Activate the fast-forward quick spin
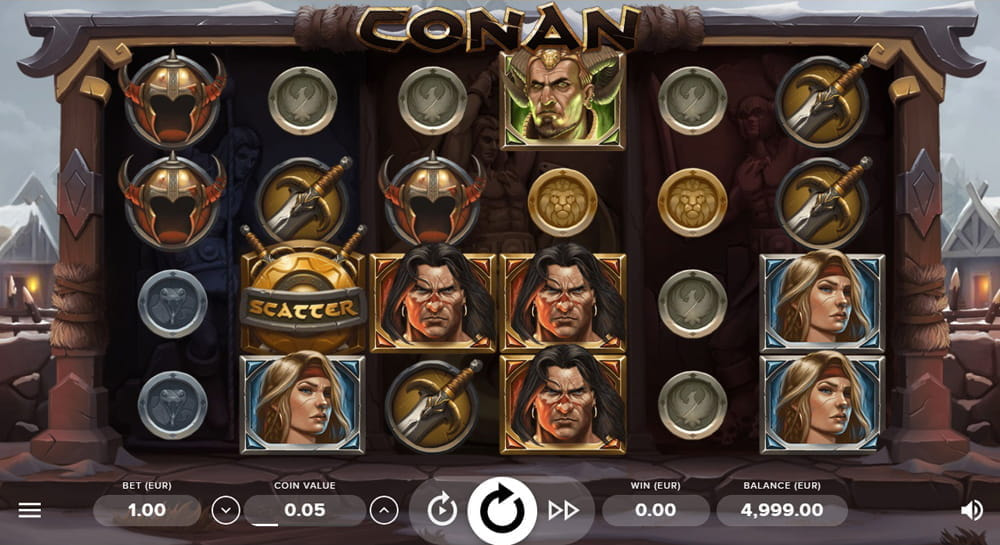This screenshot has height=545, width=1000. point(564,511)
